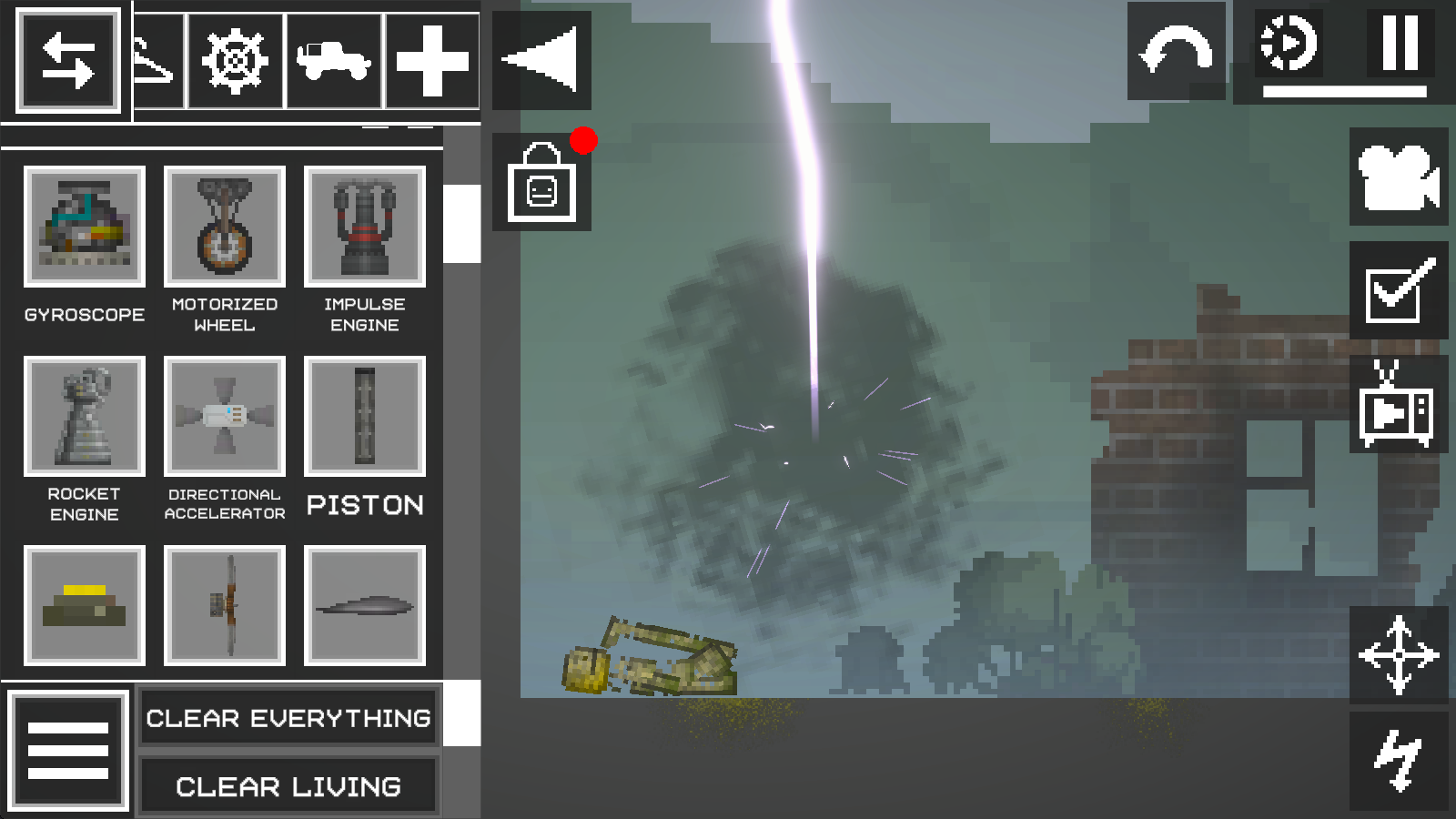Select the Piston item
This screenshot has width=1456, height=819.
pyautogui.click(x=365, y=417)
